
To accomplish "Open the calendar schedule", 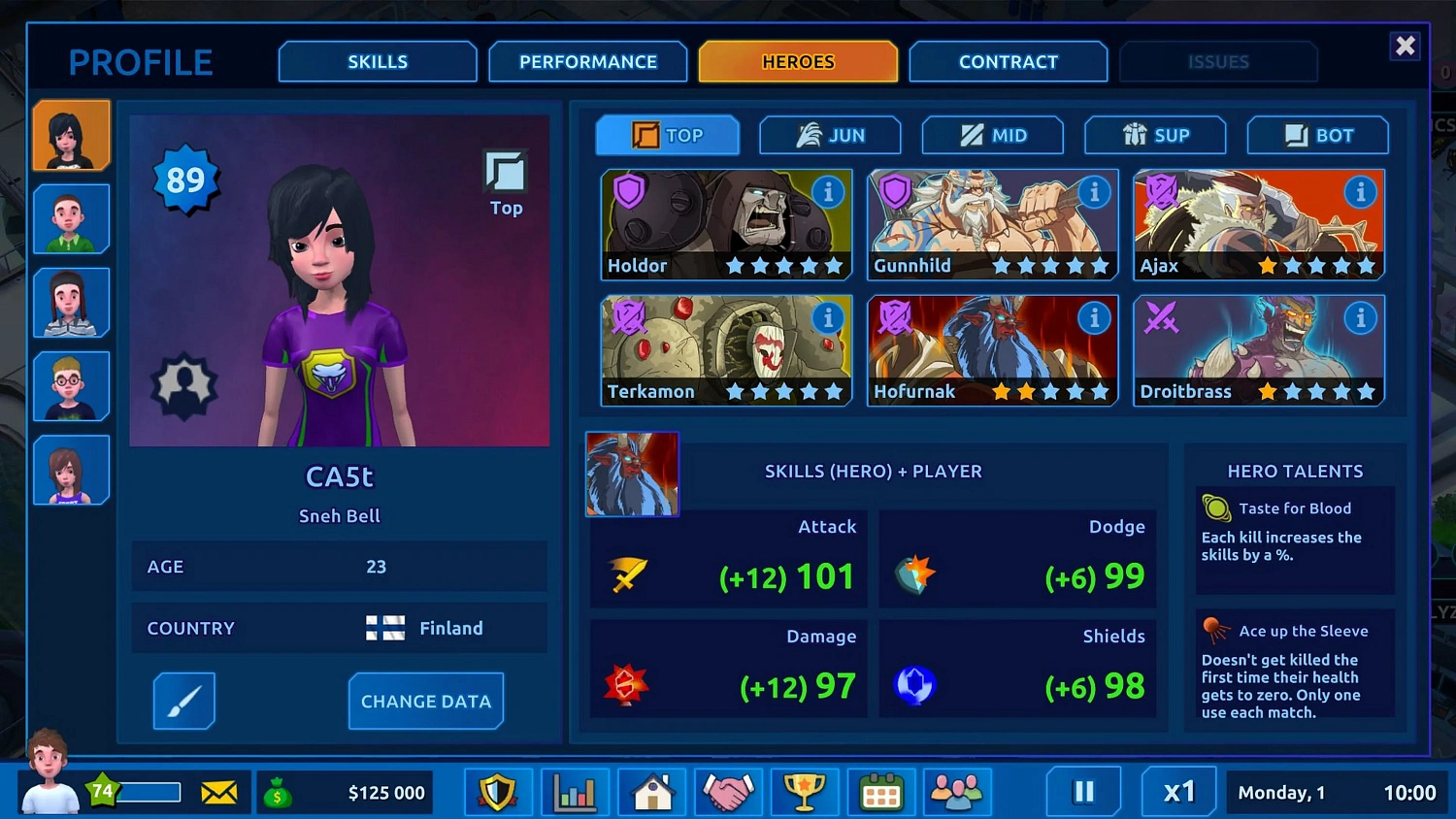I will click(x=880, y=792).
